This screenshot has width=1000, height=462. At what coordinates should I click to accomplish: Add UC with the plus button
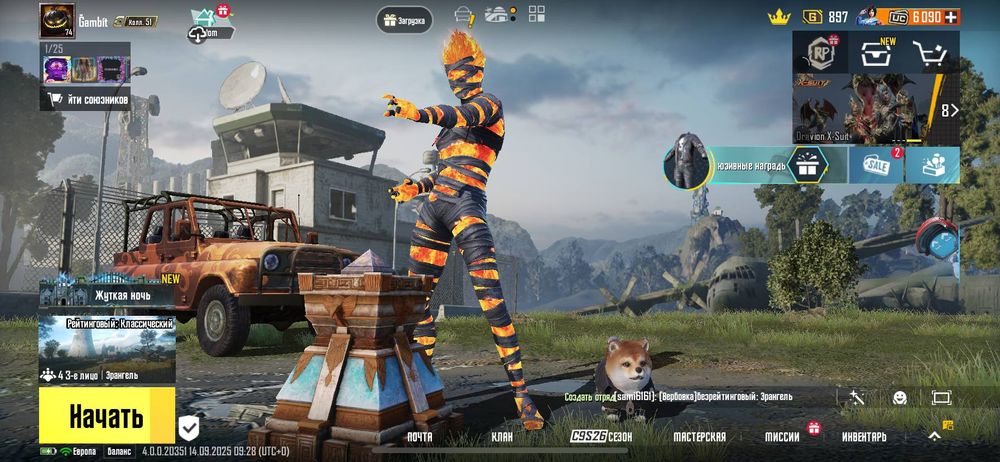pos(951,17)
